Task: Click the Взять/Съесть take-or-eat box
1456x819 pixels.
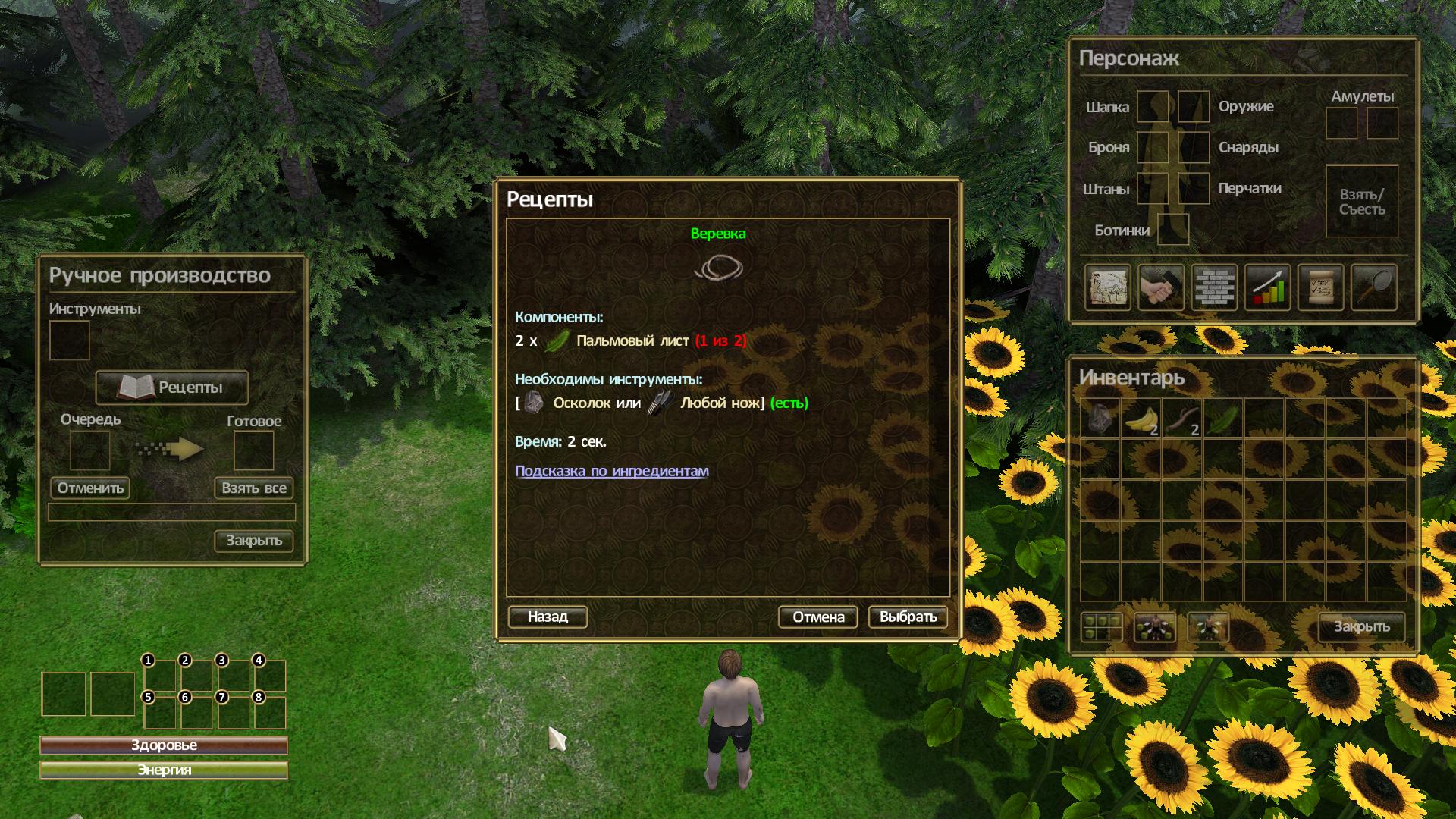Action: pyautogui.click(x=1361, y=202)
